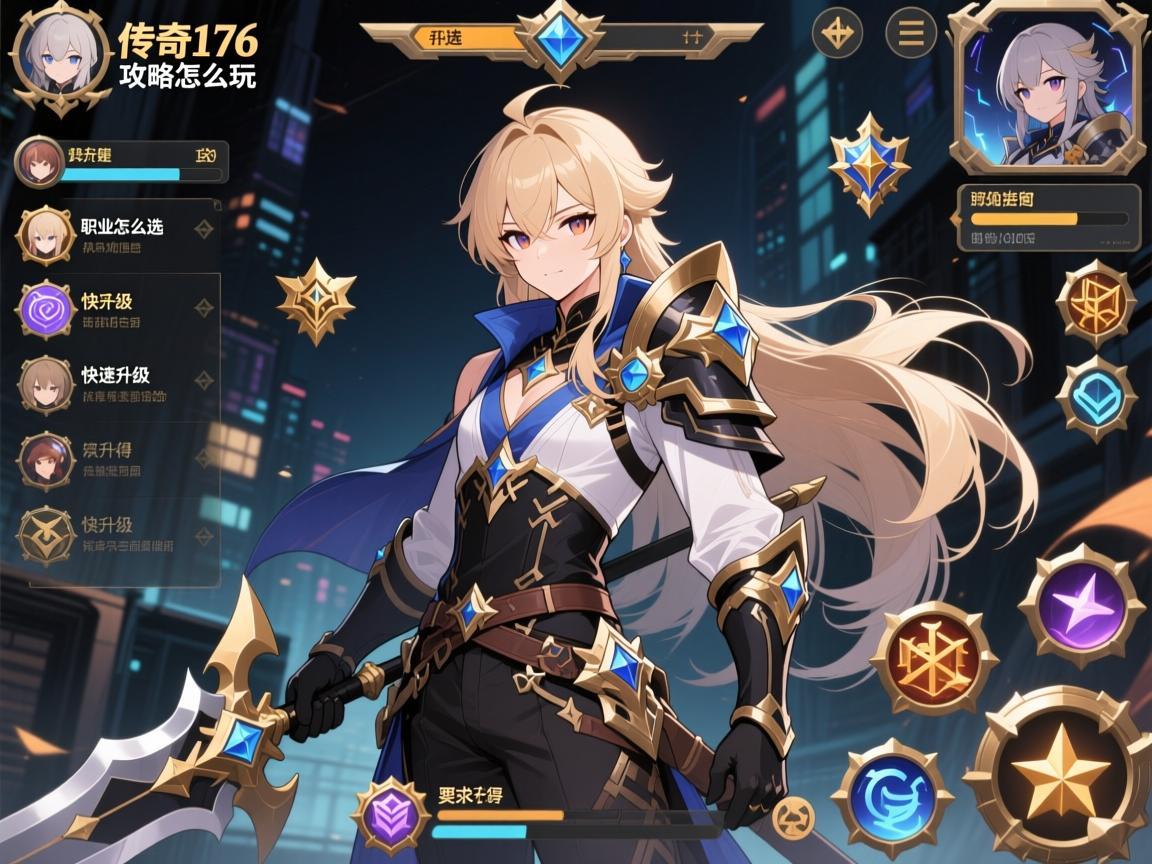Activate the orange cube rune icon
The height and width of the screenshot is (864, 1152).
click(x=1096, y=303)
